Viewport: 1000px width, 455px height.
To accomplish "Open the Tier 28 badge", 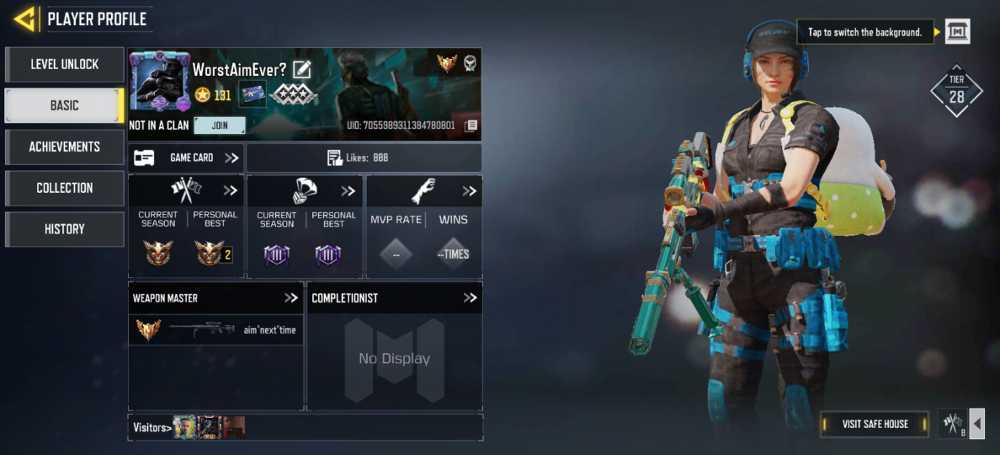I will [x=956, y=92].
